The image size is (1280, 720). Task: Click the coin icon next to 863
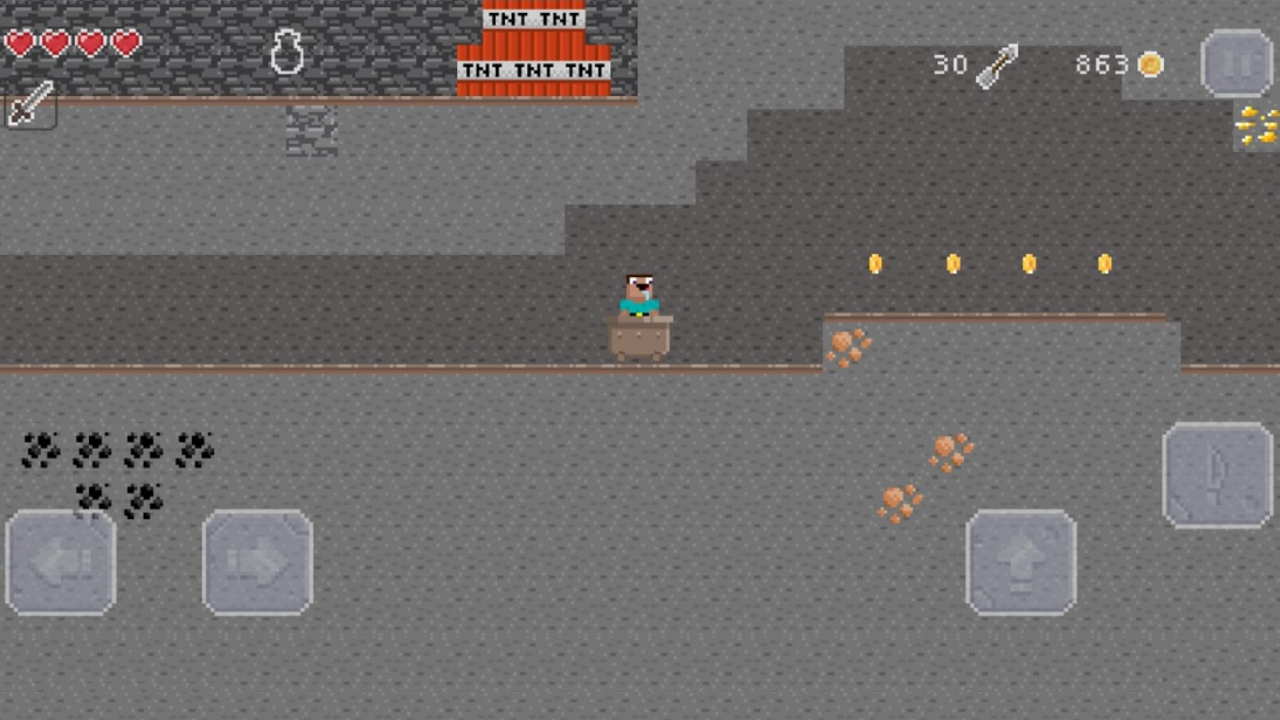(x=1150, y=64)
